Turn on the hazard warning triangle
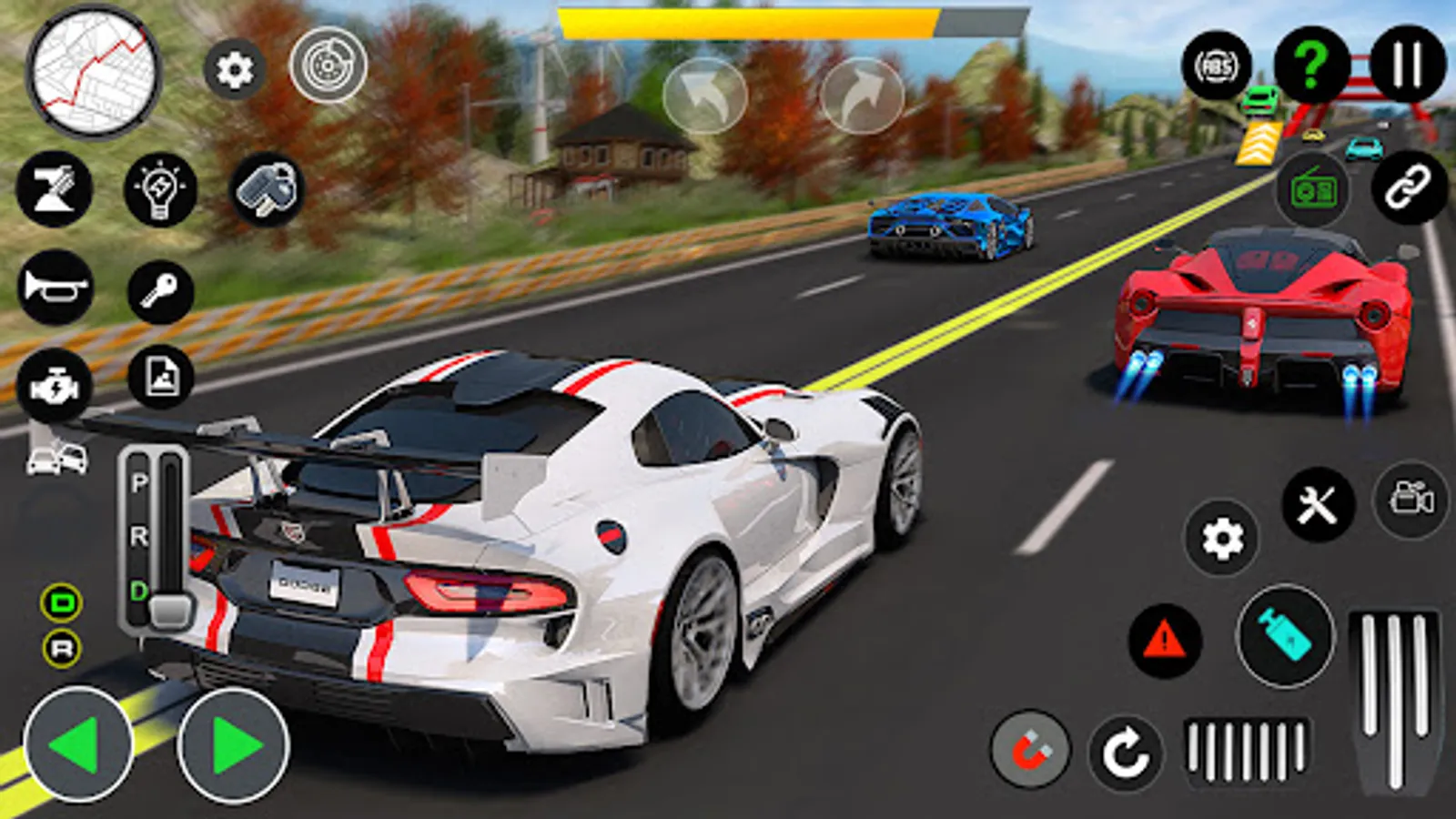 1165,641
